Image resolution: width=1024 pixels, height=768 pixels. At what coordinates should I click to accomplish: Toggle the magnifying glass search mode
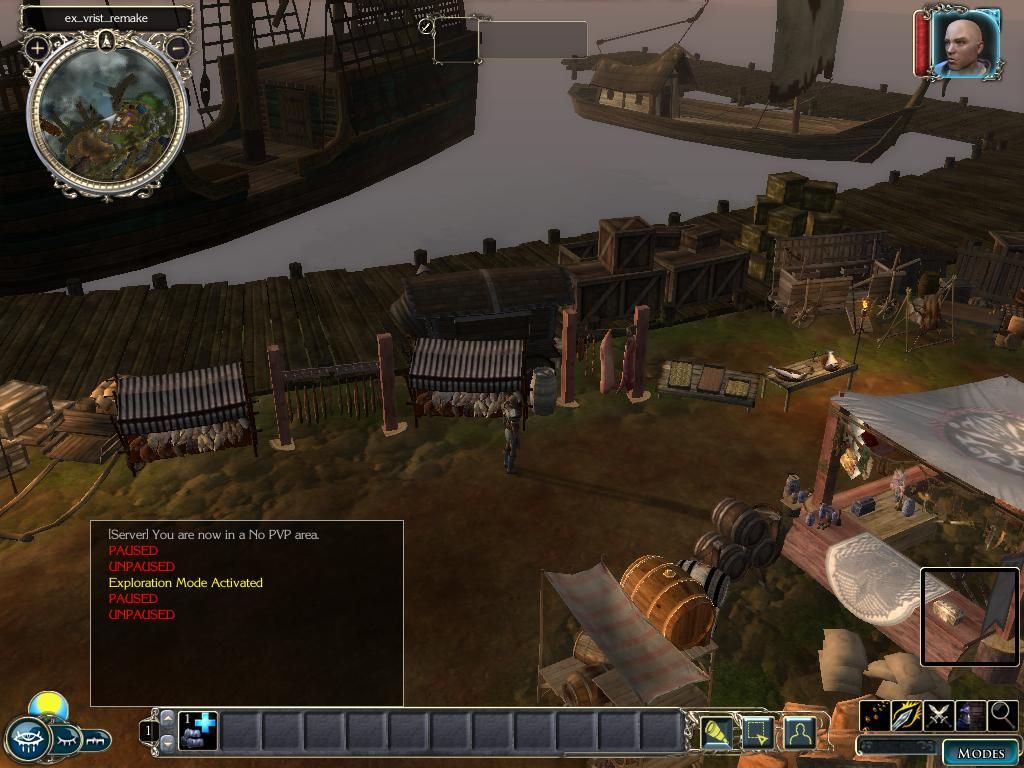coord(1002,715)
